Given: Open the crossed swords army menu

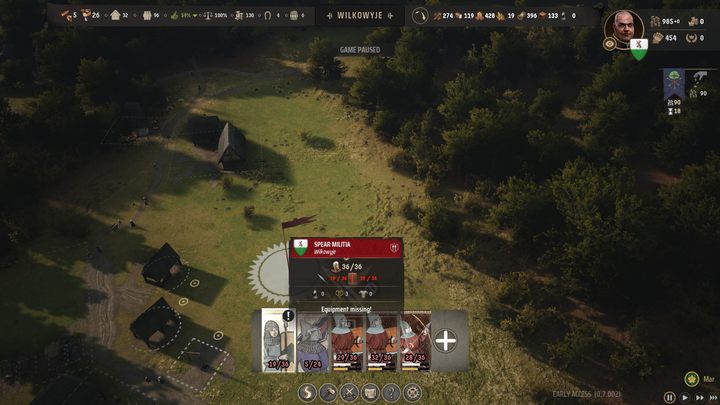Looking at the screenshot, I should [349, 392].
